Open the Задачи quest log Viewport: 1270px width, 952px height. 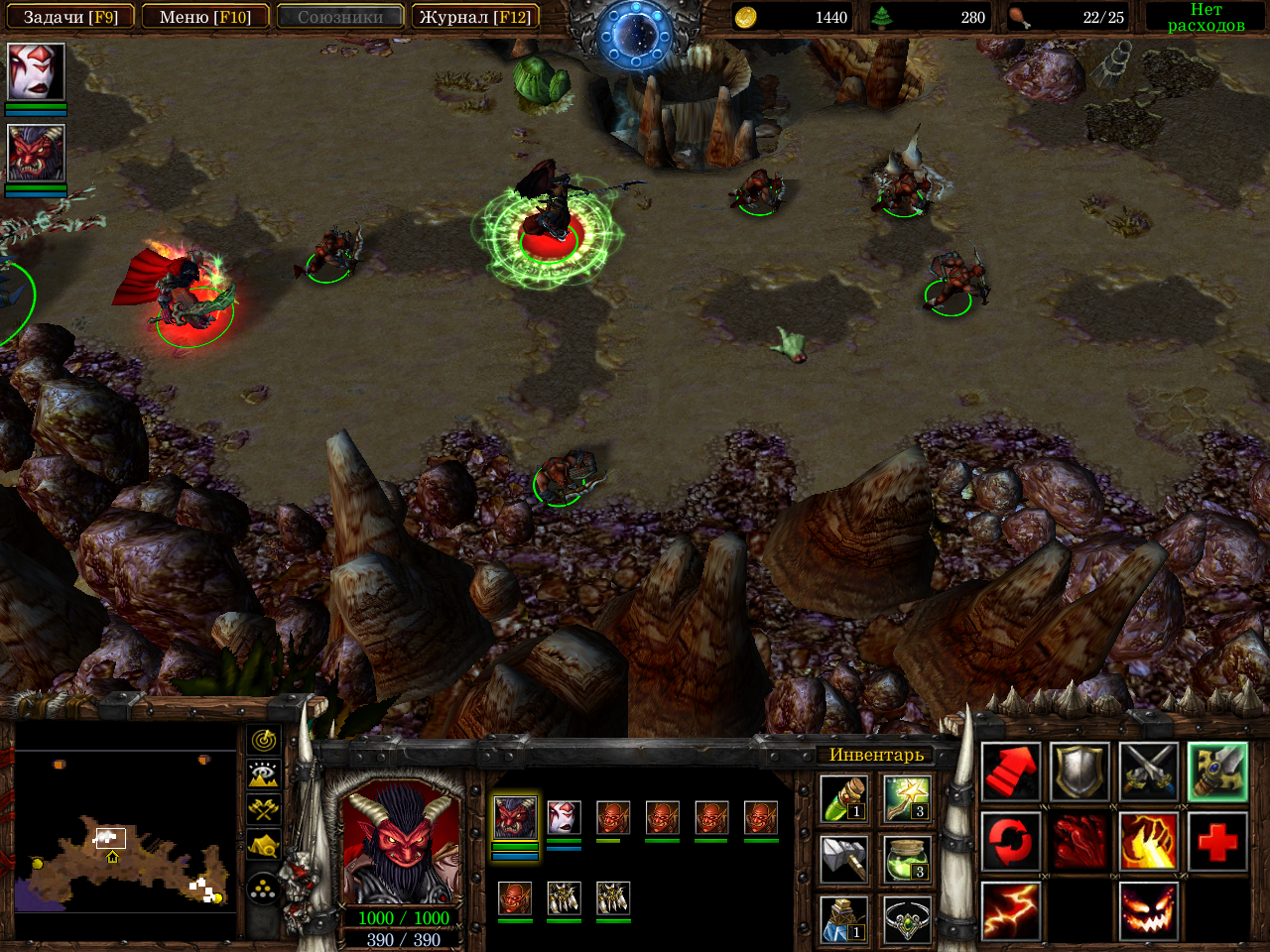coord(70,17)
